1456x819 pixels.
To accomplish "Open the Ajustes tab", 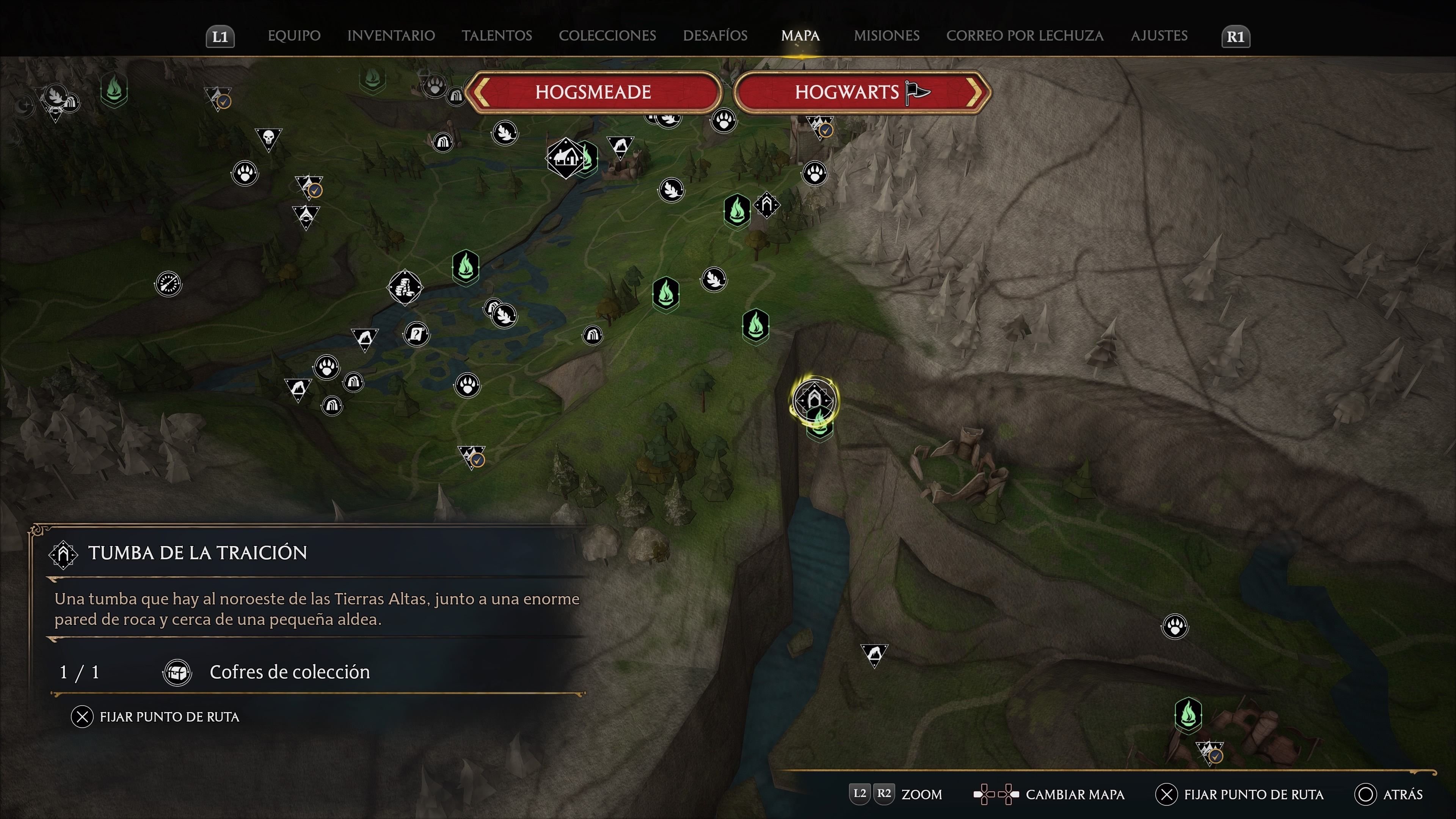I will tap(1159, 36).
